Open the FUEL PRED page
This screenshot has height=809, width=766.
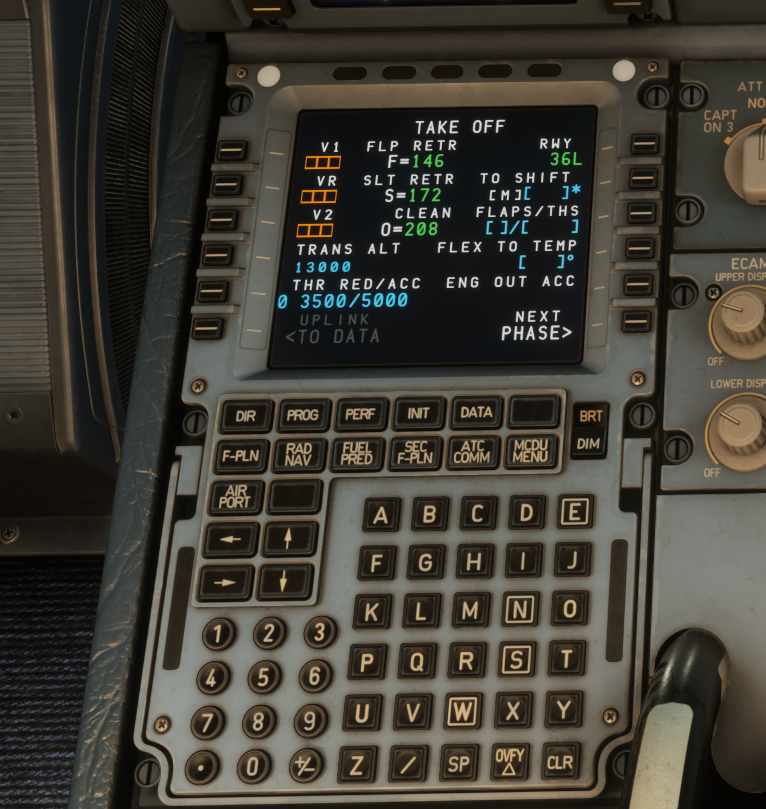[x=357, y=454]
